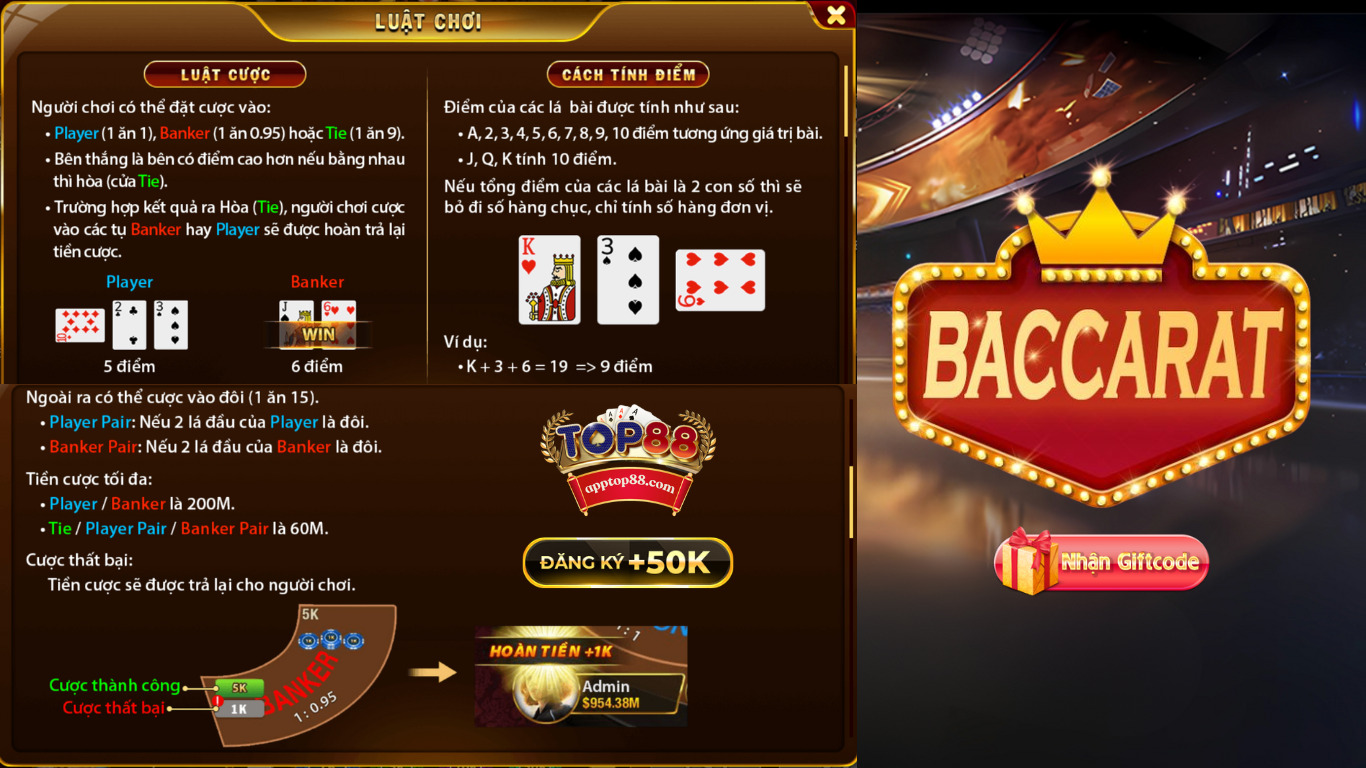
Task: Click the Banker label above the winning hand
Action: click(318, 282)
